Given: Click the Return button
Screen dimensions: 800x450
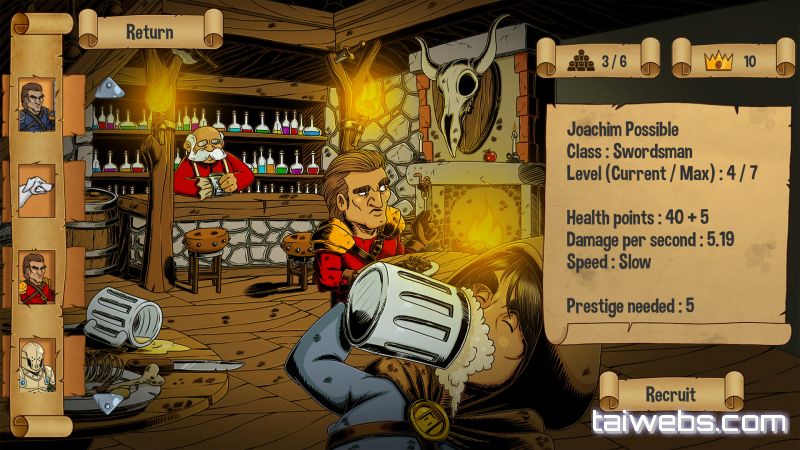Looking at the screenshot, I should tap(150, 31).
